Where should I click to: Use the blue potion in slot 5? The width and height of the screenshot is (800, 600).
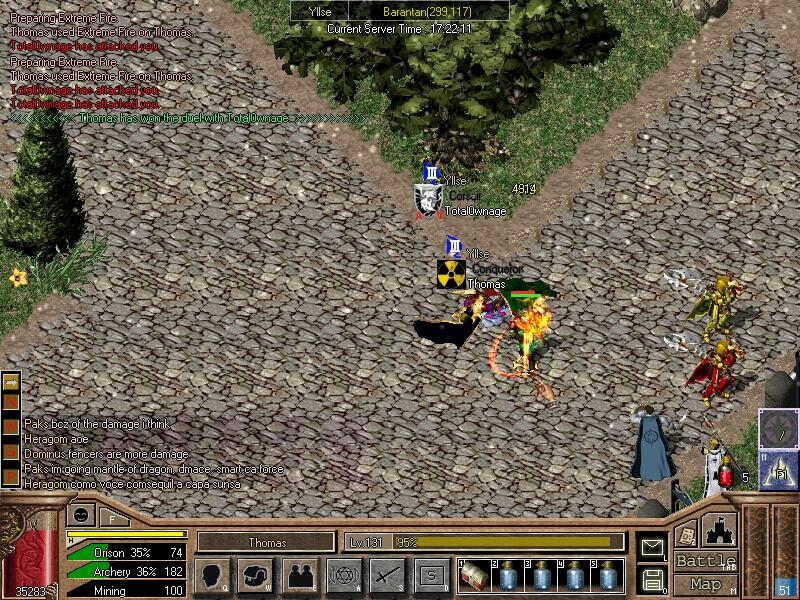607,577
